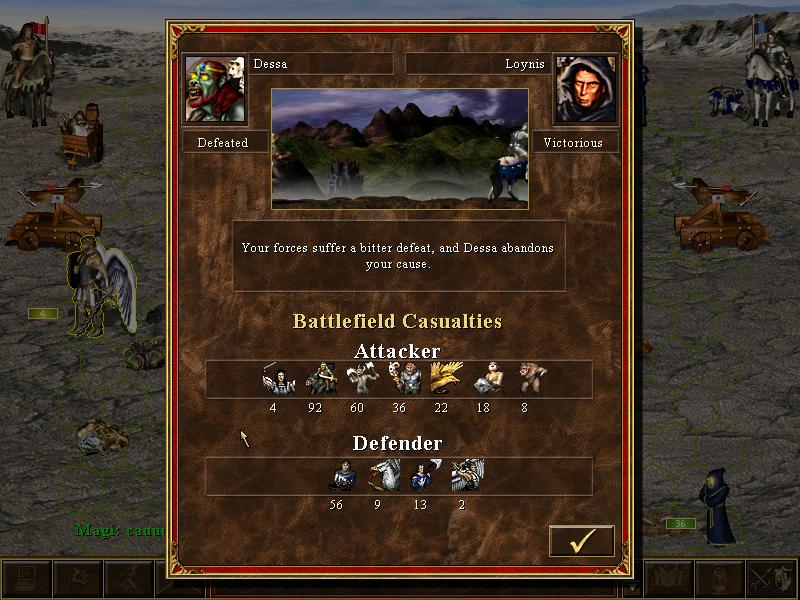Confirm battle results with the checkmark button
The height and width of the screenshot is (600, 800).
[582, 540]
